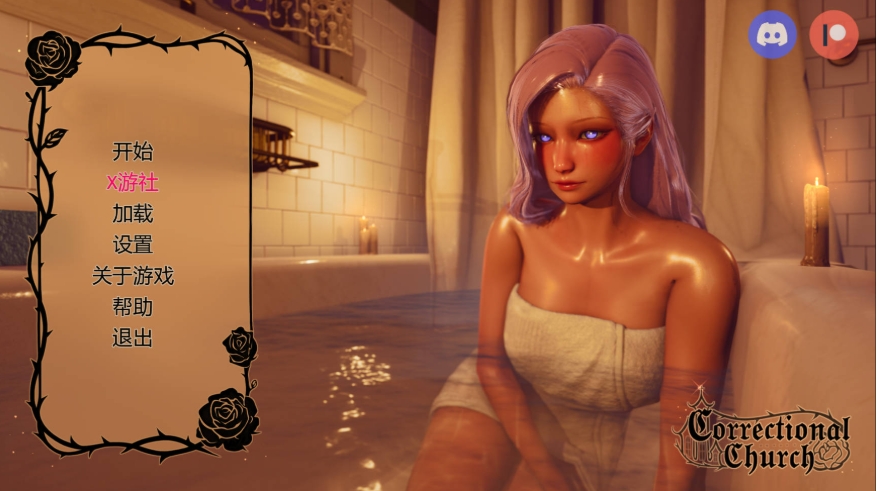Choose 加载 to load a save
Image resolution: width=877 pixels, height=491 pixels.
coord(133,214)
